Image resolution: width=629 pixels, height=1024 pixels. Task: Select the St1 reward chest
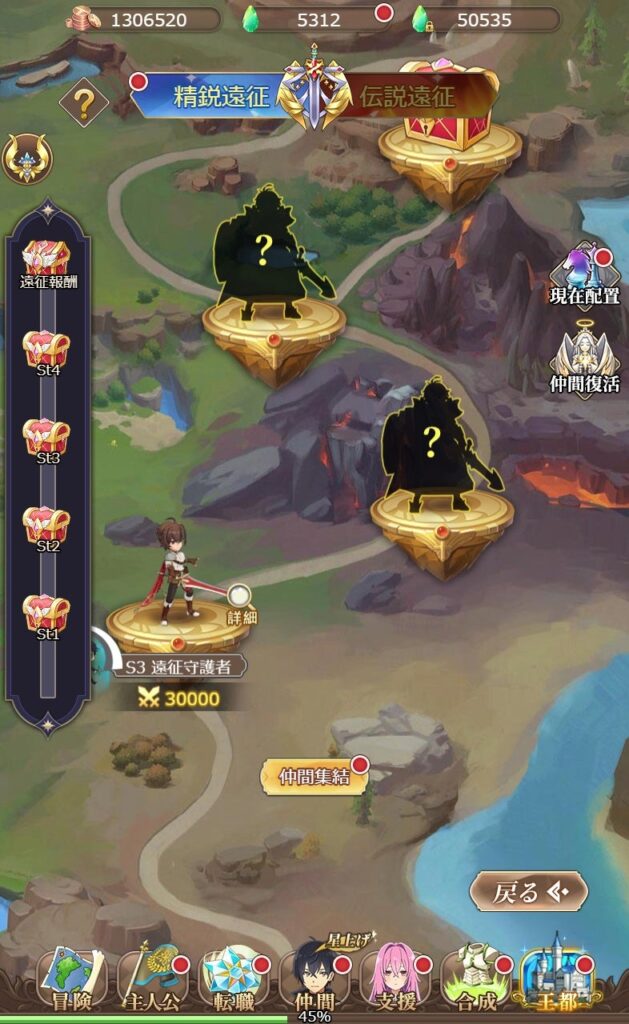point(47,614)
